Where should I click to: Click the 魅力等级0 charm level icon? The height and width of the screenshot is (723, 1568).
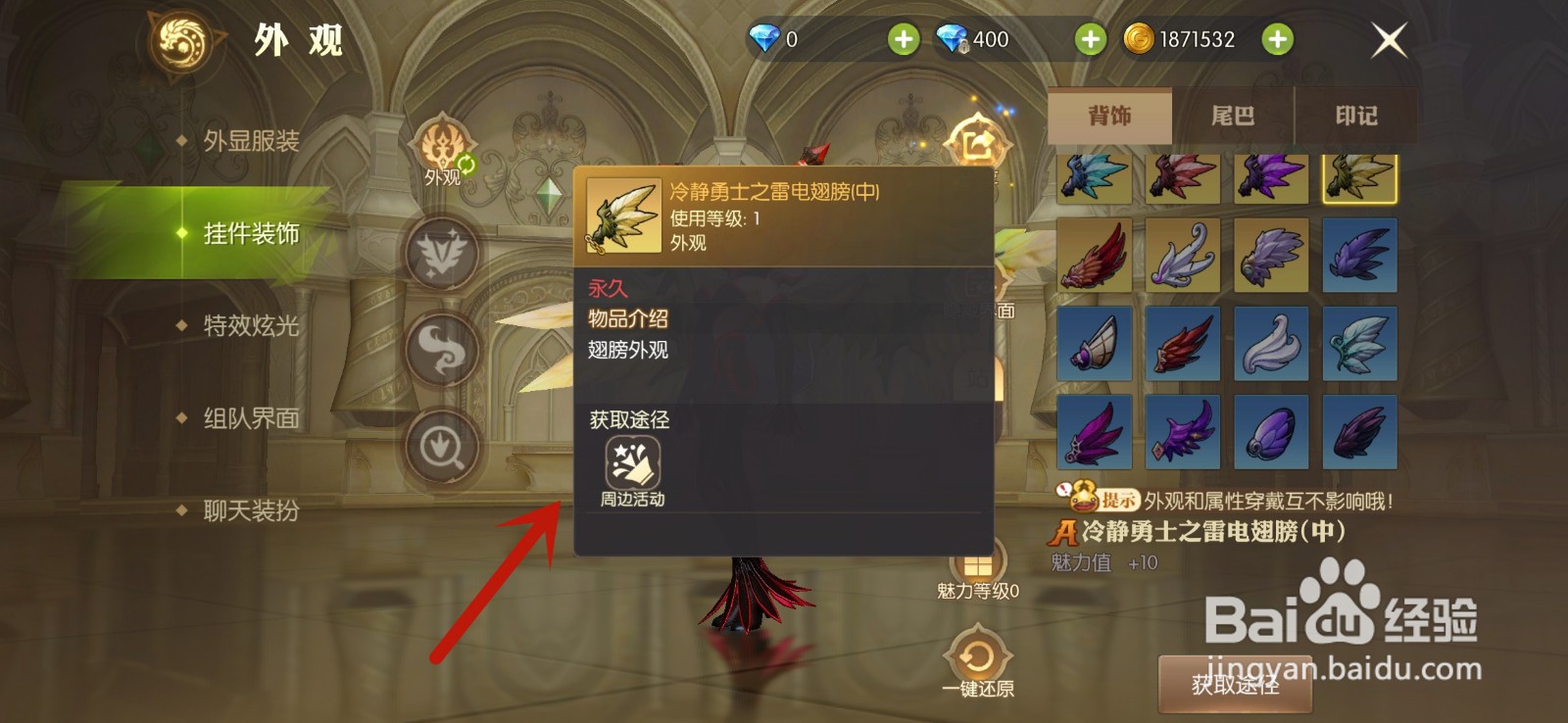[976, 563]
